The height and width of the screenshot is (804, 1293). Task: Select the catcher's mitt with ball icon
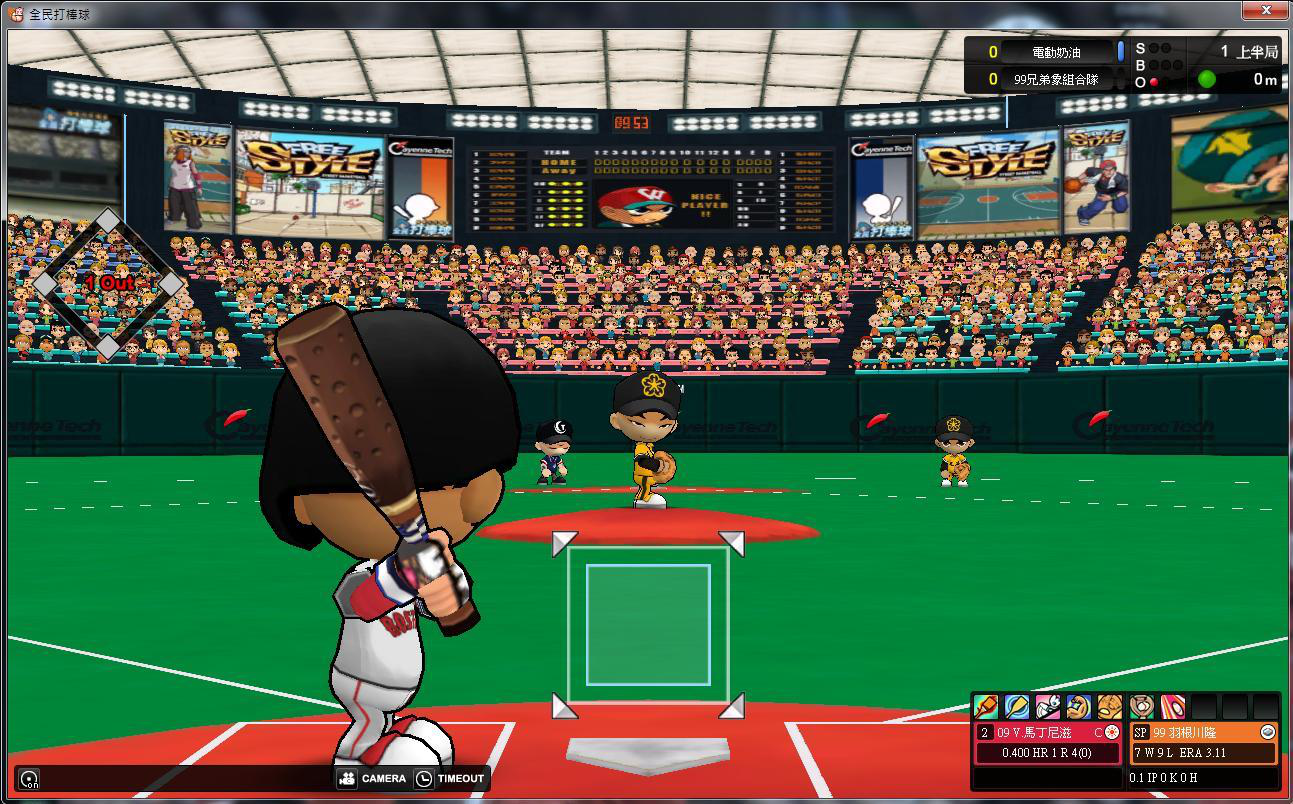(x=1141, y=706)
